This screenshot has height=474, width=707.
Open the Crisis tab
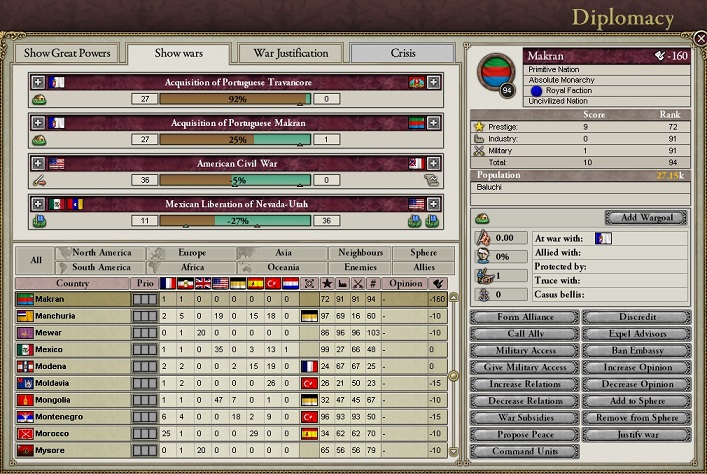[403, 53]
